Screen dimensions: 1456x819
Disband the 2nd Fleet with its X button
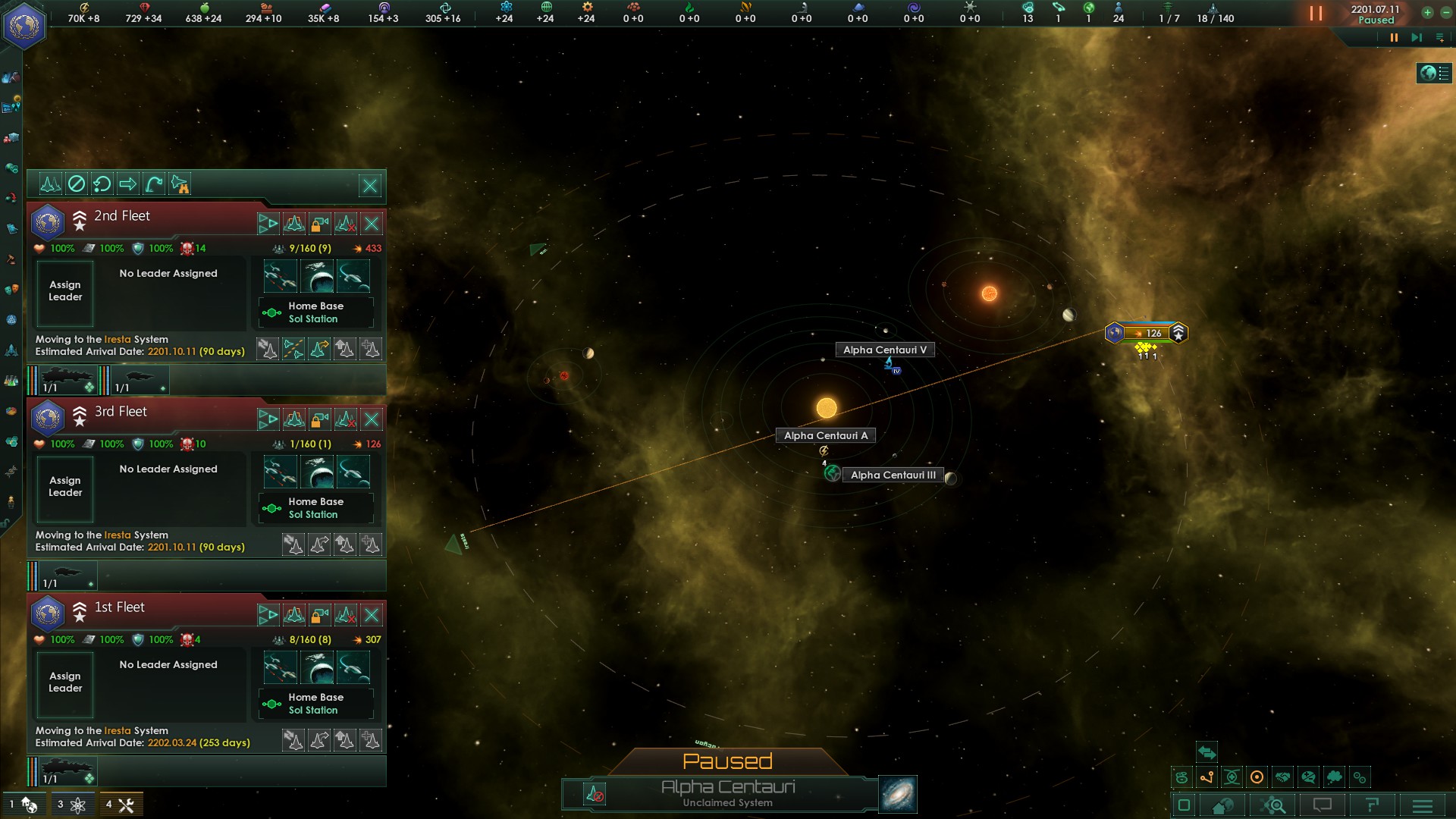tap(372, 224)
